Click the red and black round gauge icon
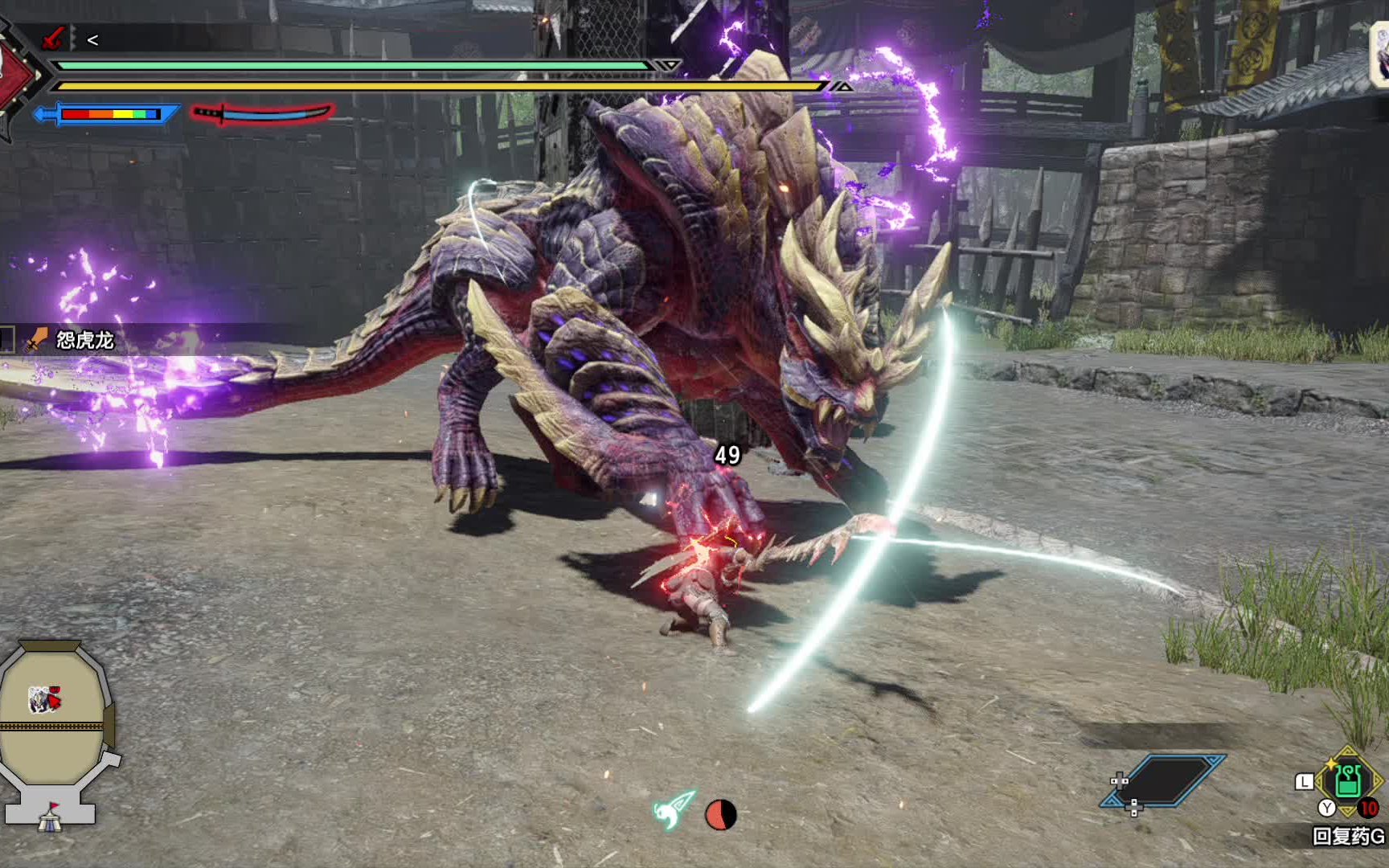Image resolution: width=1389 pixels, height=868 pixels. point(720,814)
